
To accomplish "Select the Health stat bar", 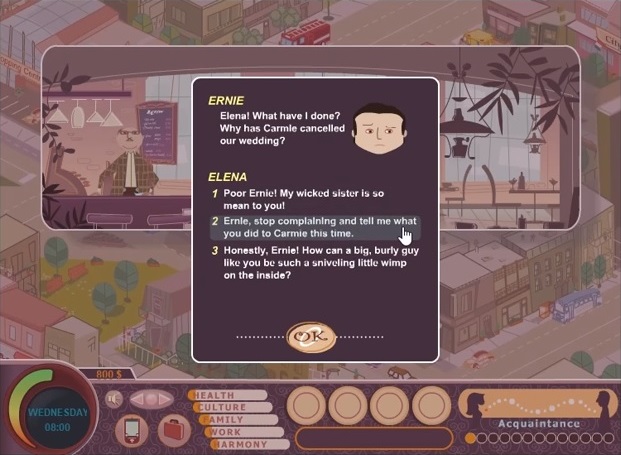I will pos(228,395).
